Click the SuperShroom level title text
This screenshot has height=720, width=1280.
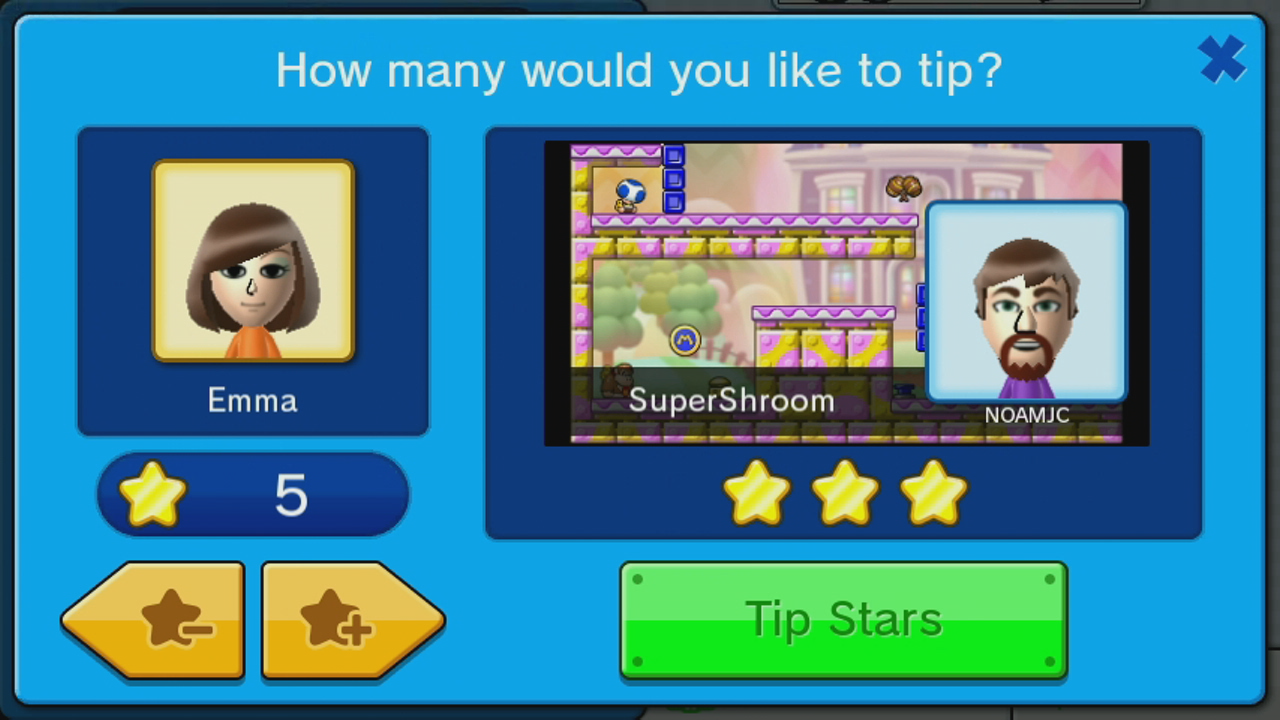(x=731, y=399)
